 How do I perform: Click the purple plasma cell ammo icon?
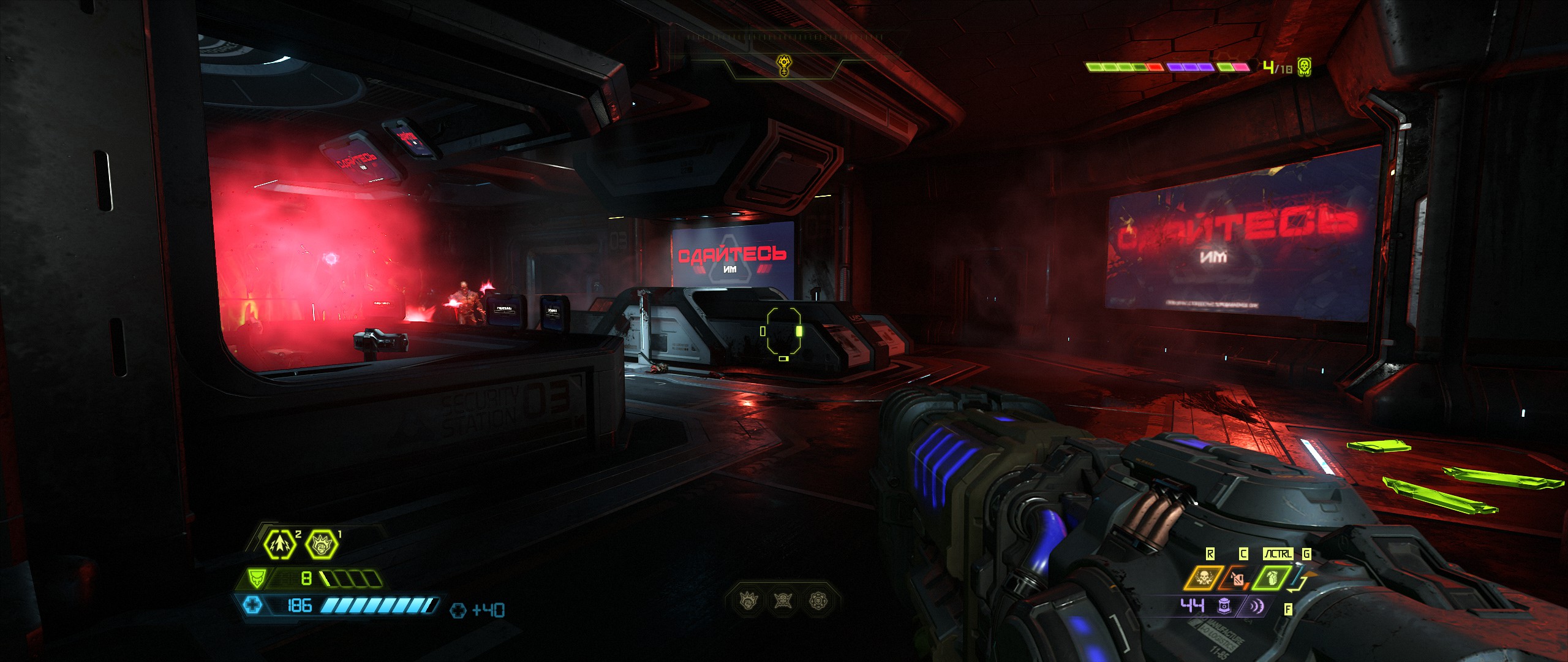click(x=1224, y=606)
